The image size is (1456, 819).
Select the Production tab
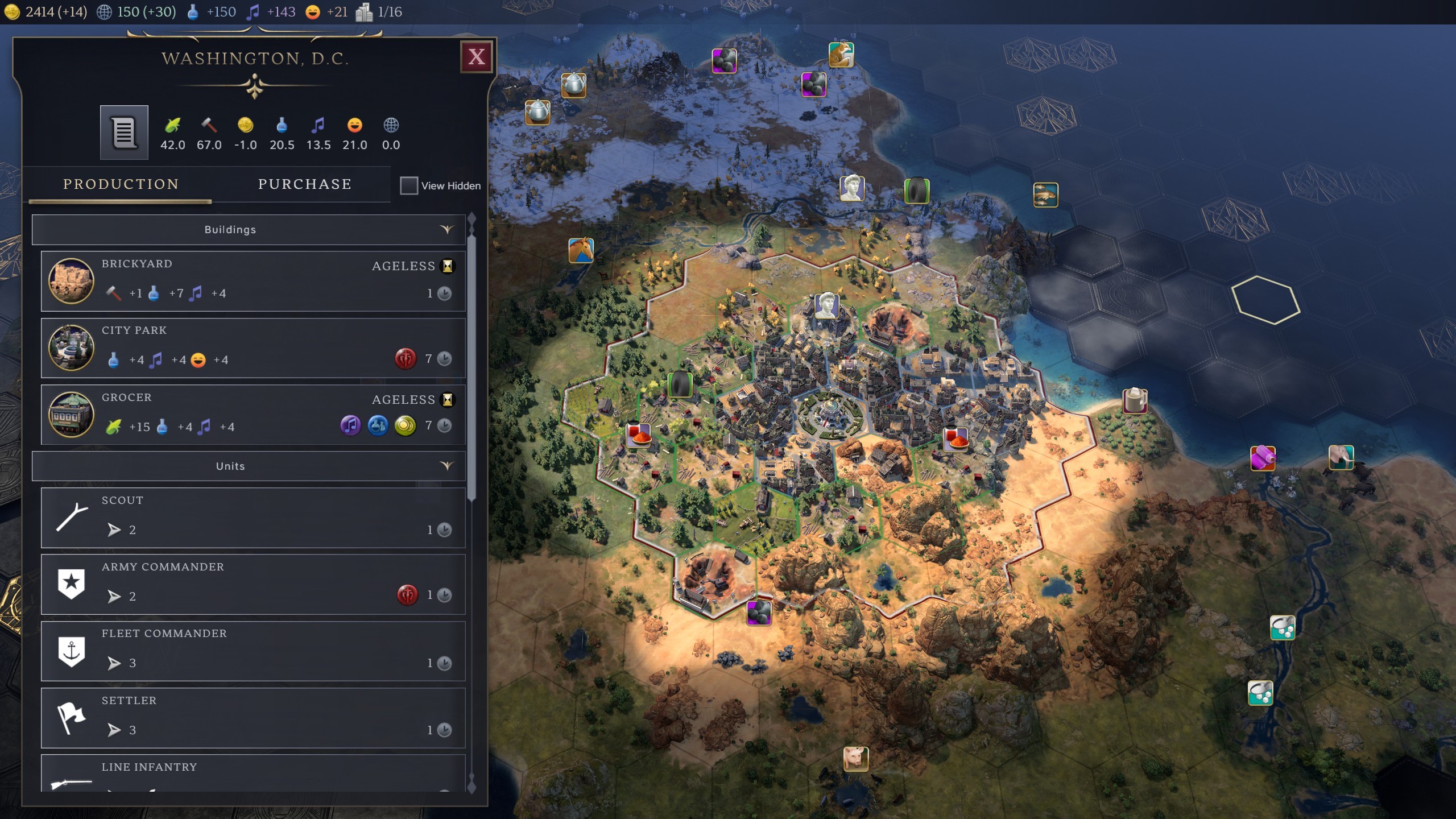[x=121, y=184]
